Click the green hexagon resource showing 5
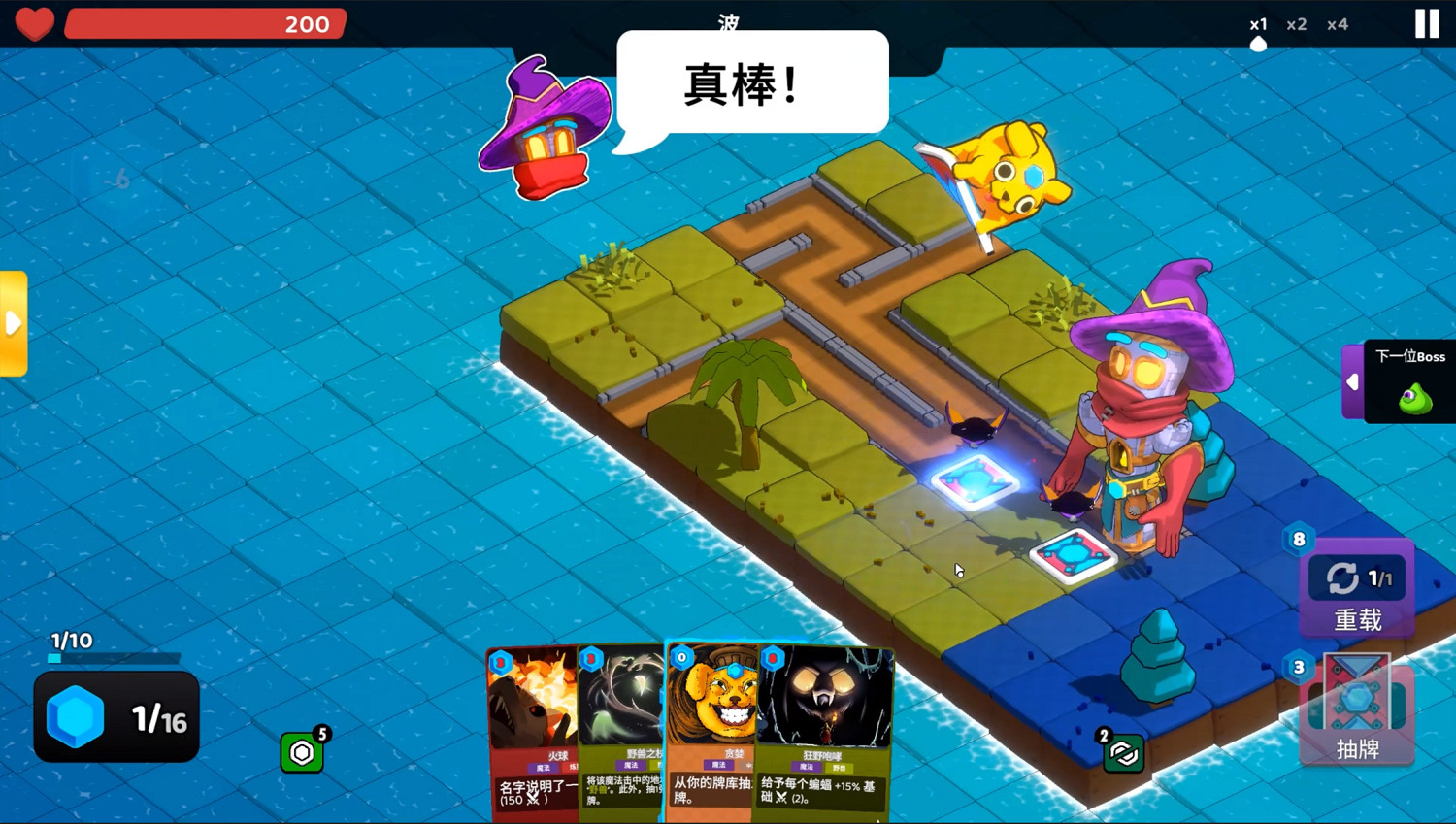Screen dimensions: 1456x824 (x=303, y=752)
